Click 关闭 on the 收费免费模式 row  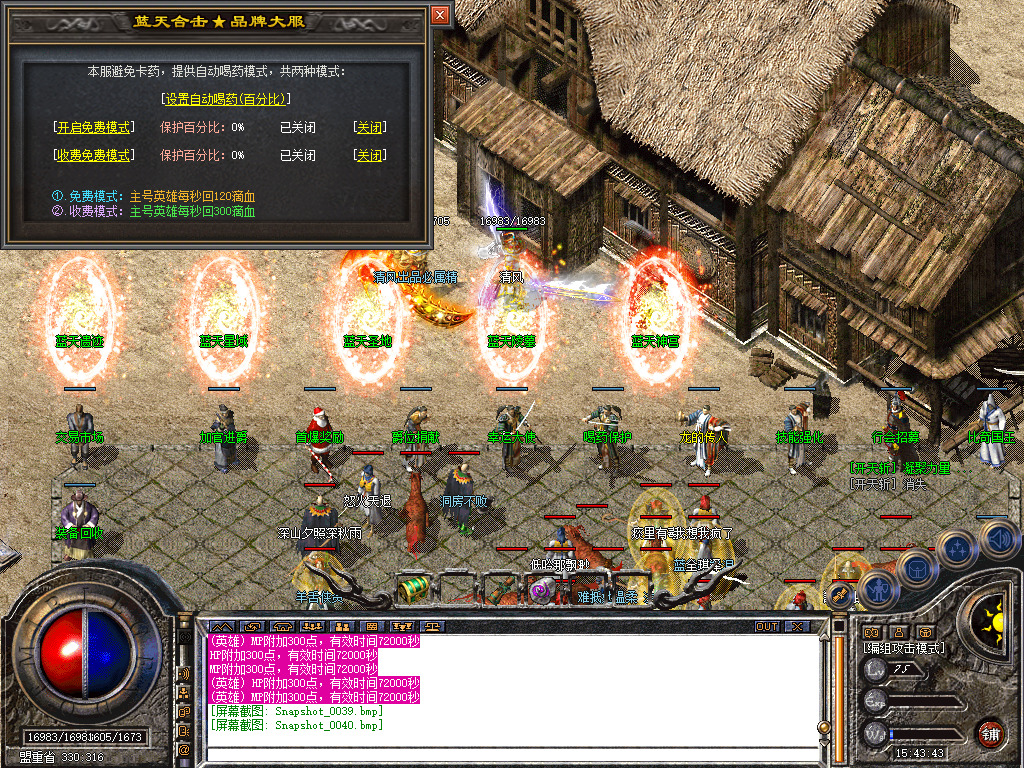tap(369, 155)
